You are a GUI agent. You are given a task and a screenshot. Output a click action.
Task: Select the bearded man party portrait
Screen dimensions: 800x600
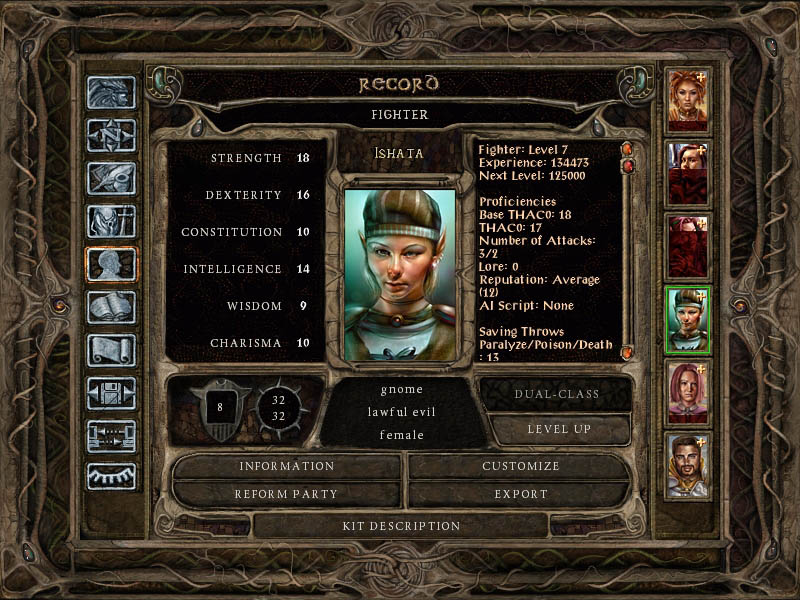click(x=688, y=465)
